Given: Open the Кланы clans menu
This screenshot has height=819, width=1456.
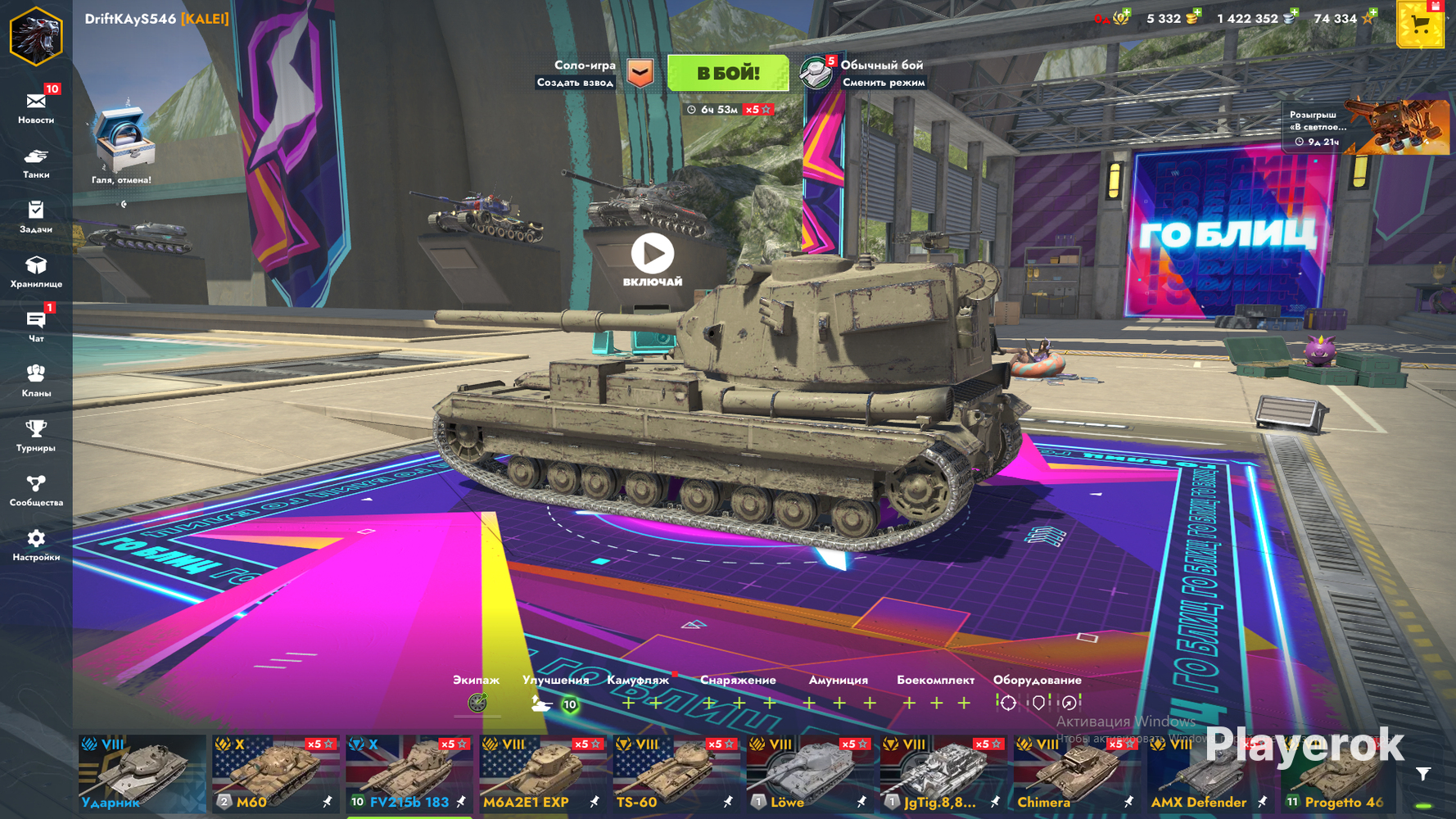Looking at the screenshot, I should coord(36,381).
